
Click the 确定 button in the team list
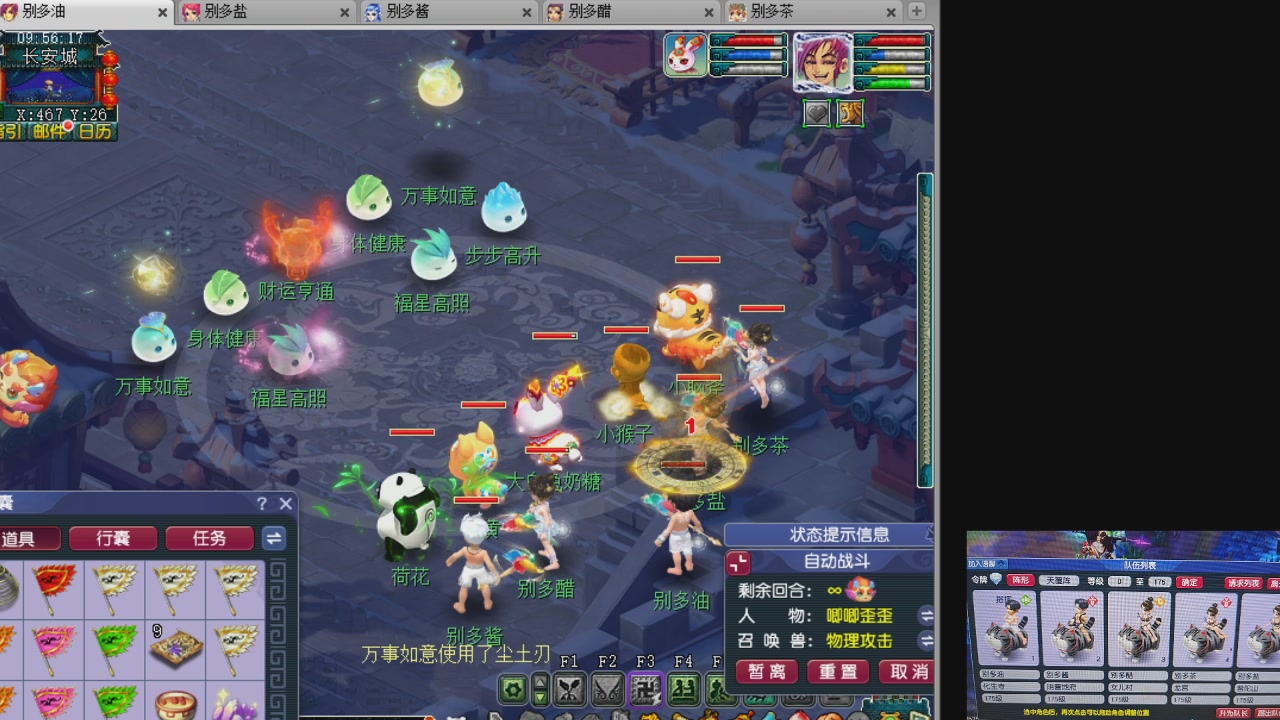pos(1189,582)
